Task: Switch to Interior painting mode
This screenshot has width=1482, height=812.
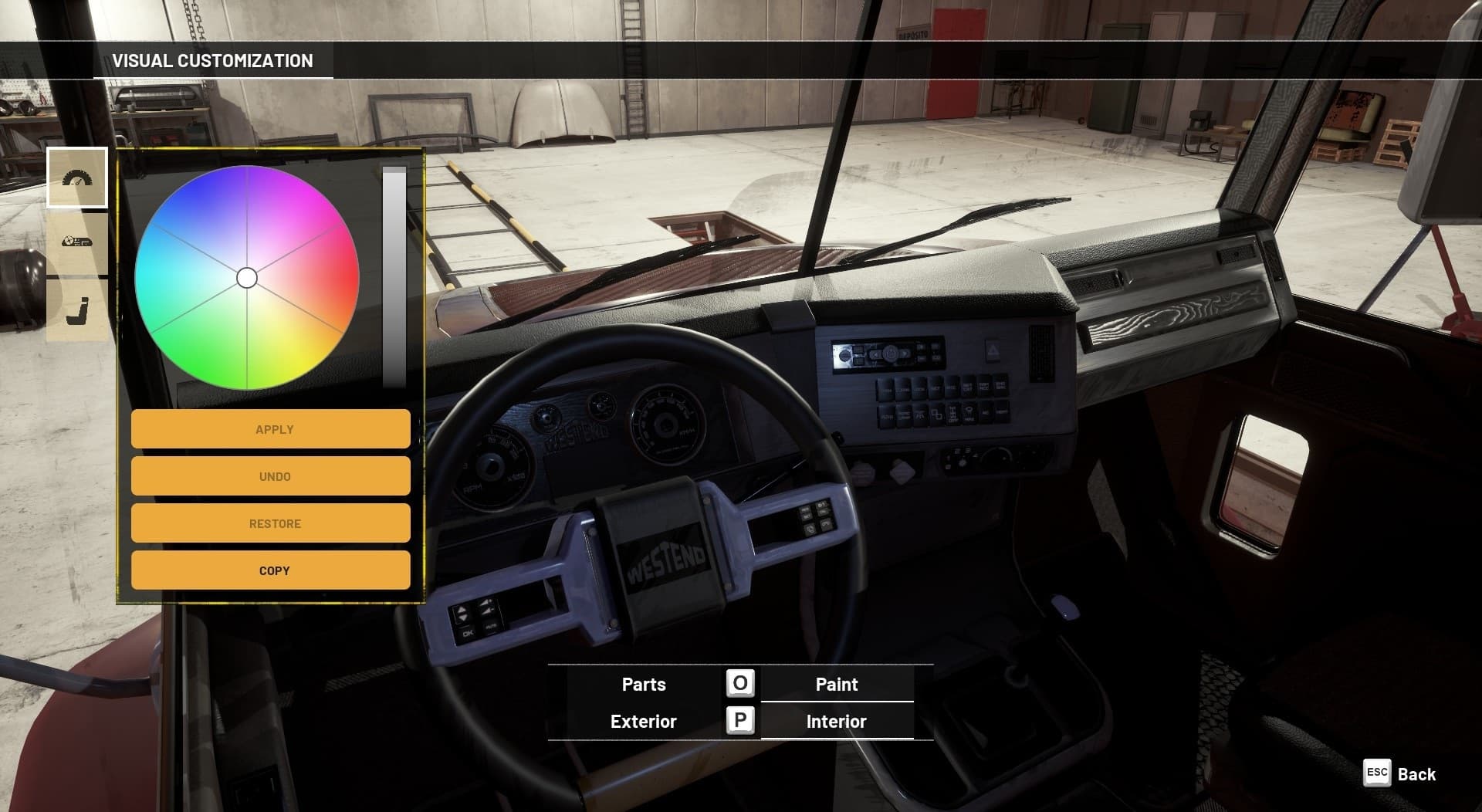Action: (837, 721)
